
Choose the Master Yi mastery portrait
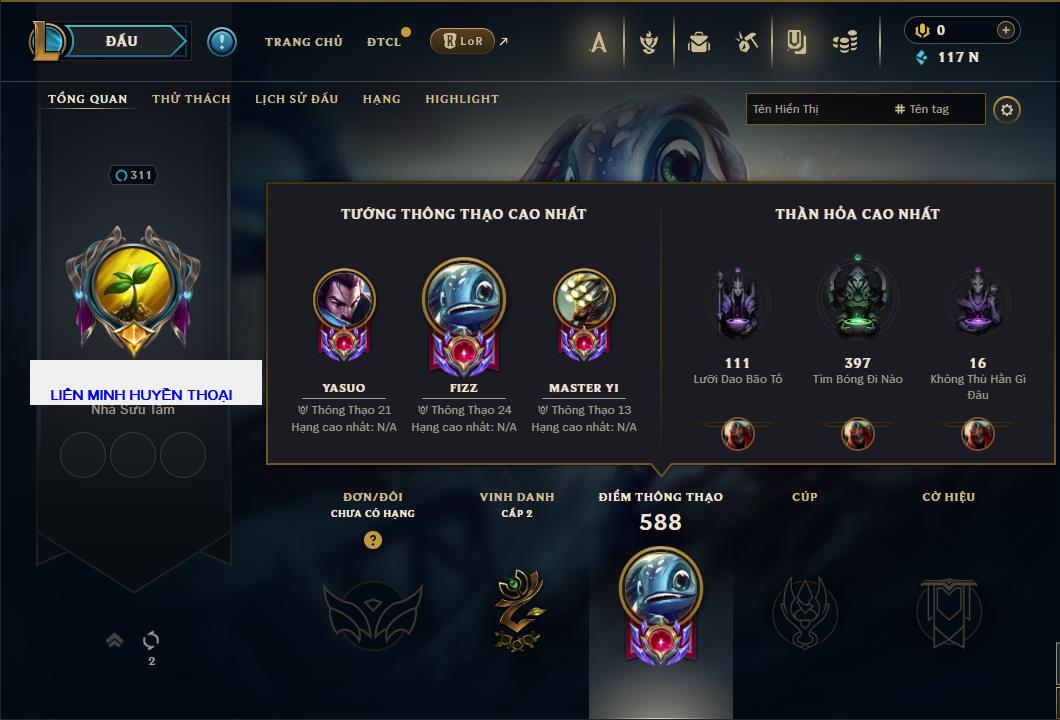tap(584, 300)
